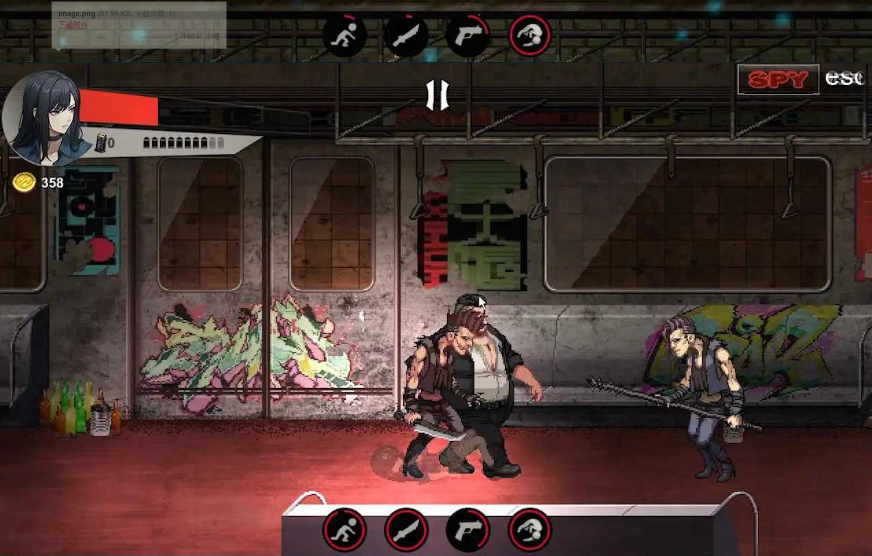Screen dimensions: 872x556
Task: Trigger the grapple takedown icon on the white panel
Action: (x=530, y=529)
